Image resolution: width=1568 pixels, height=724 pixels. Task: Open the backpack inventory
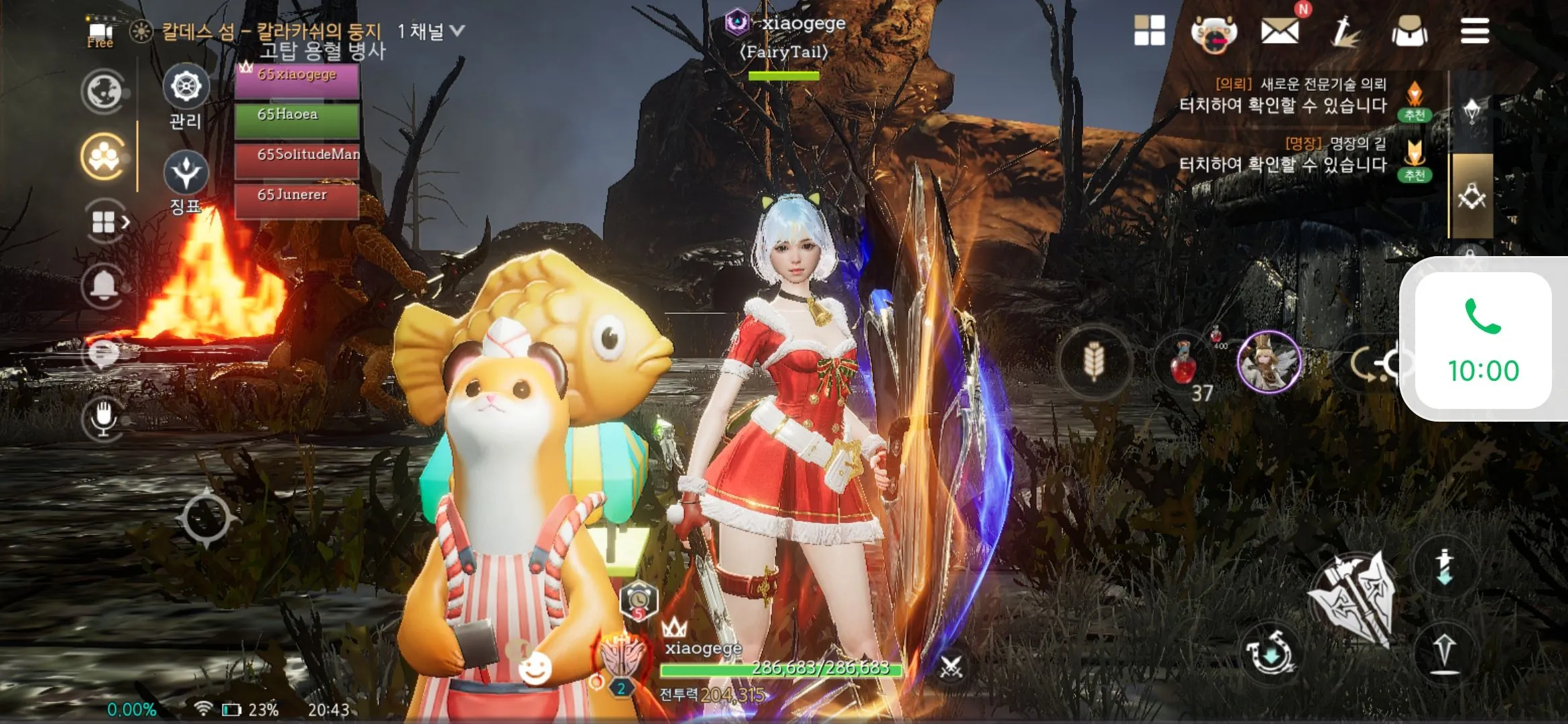(1409, 32)
